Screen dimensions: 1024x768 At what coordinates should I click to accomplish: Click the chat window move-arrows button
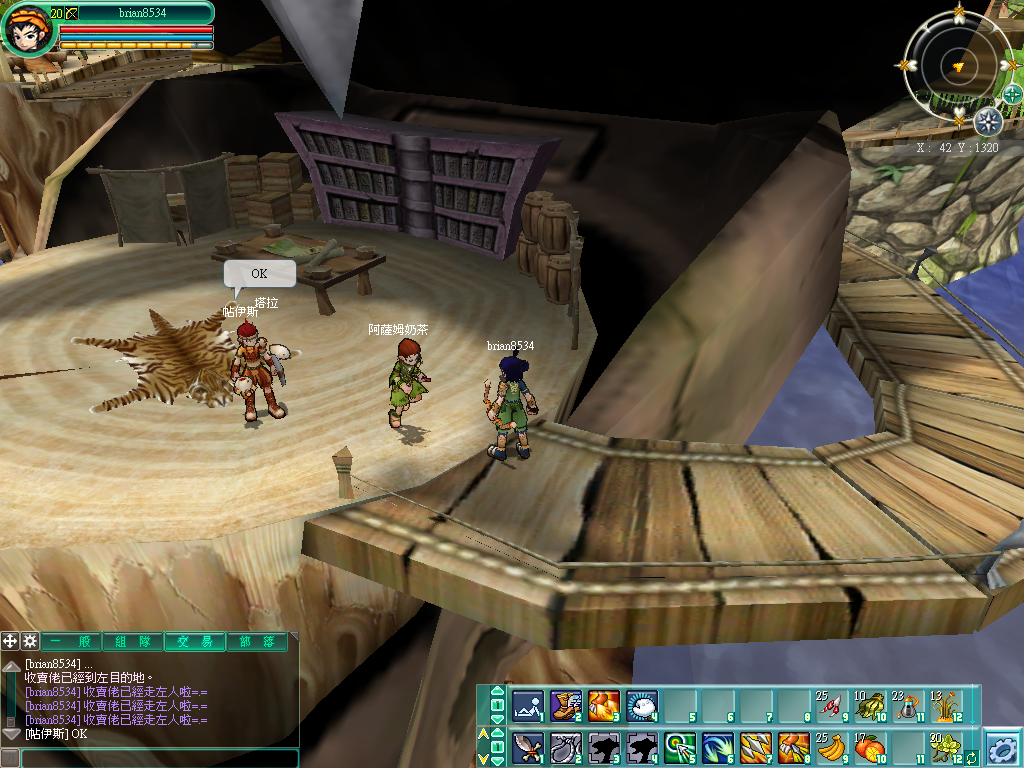coord(10,642)
